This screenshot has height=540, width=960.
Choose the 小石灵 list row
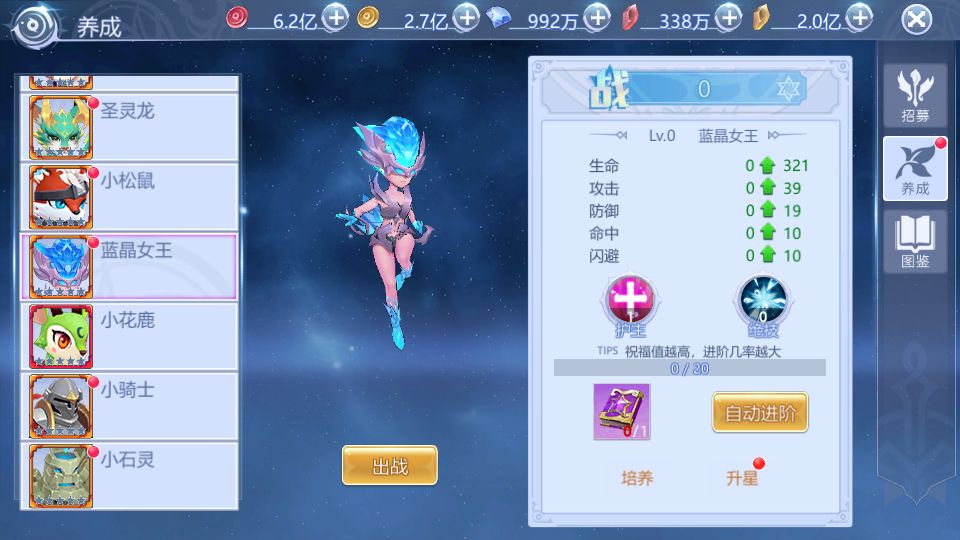[x=129, y=476]
